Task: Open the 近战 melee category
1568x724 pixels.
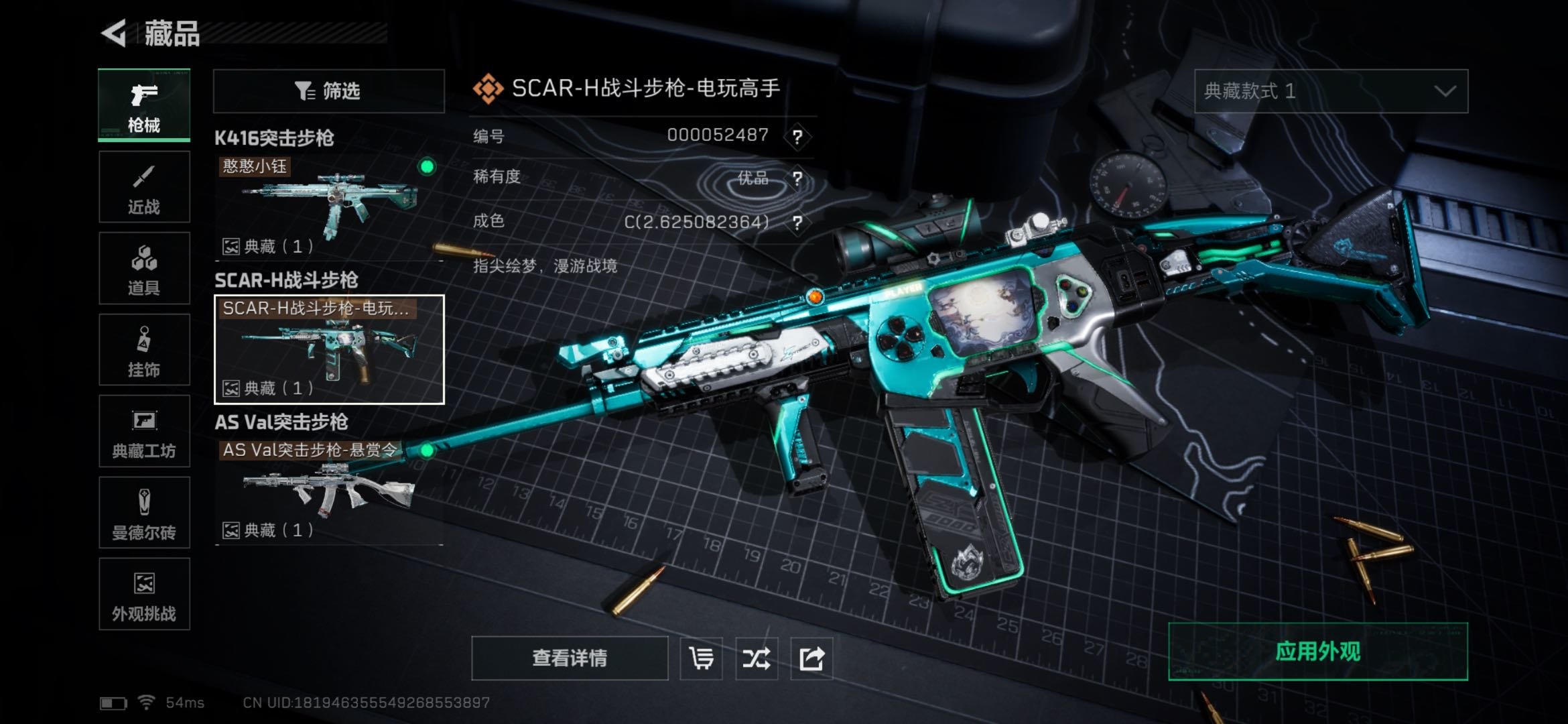Action: point(144,187)
